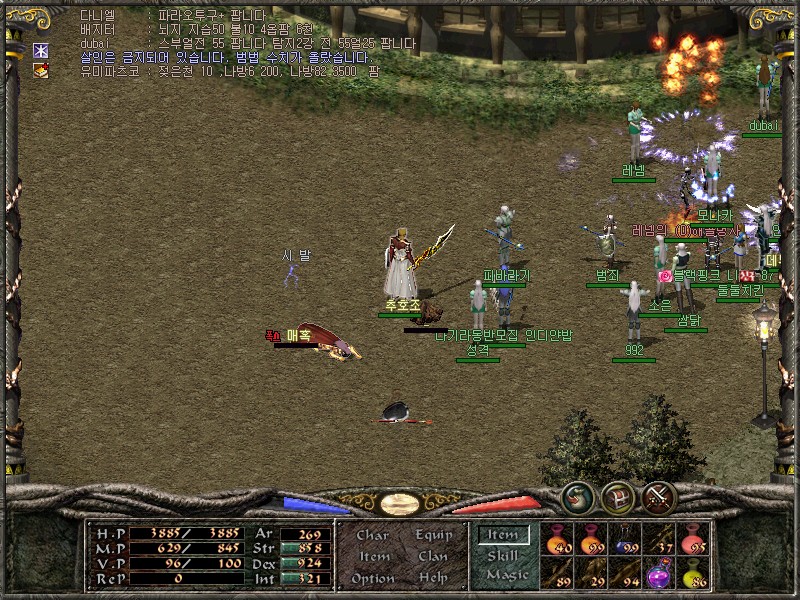Click the crossed swords round button

click(657, 496)
